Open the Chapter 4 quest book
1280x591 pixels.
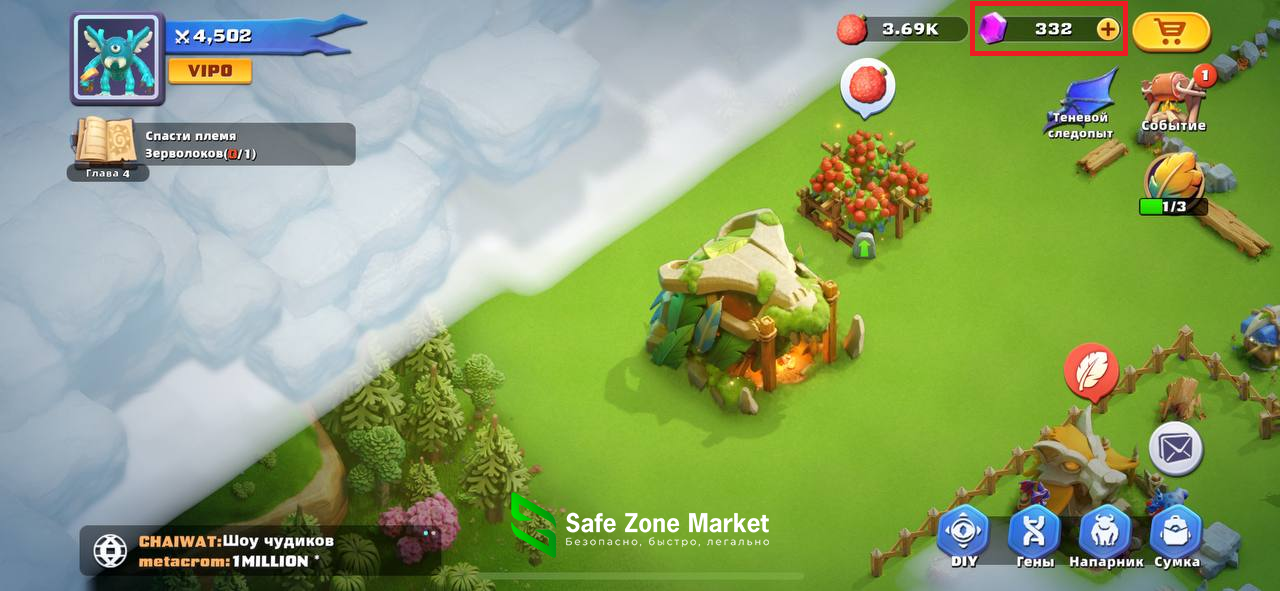click(107, 143)
